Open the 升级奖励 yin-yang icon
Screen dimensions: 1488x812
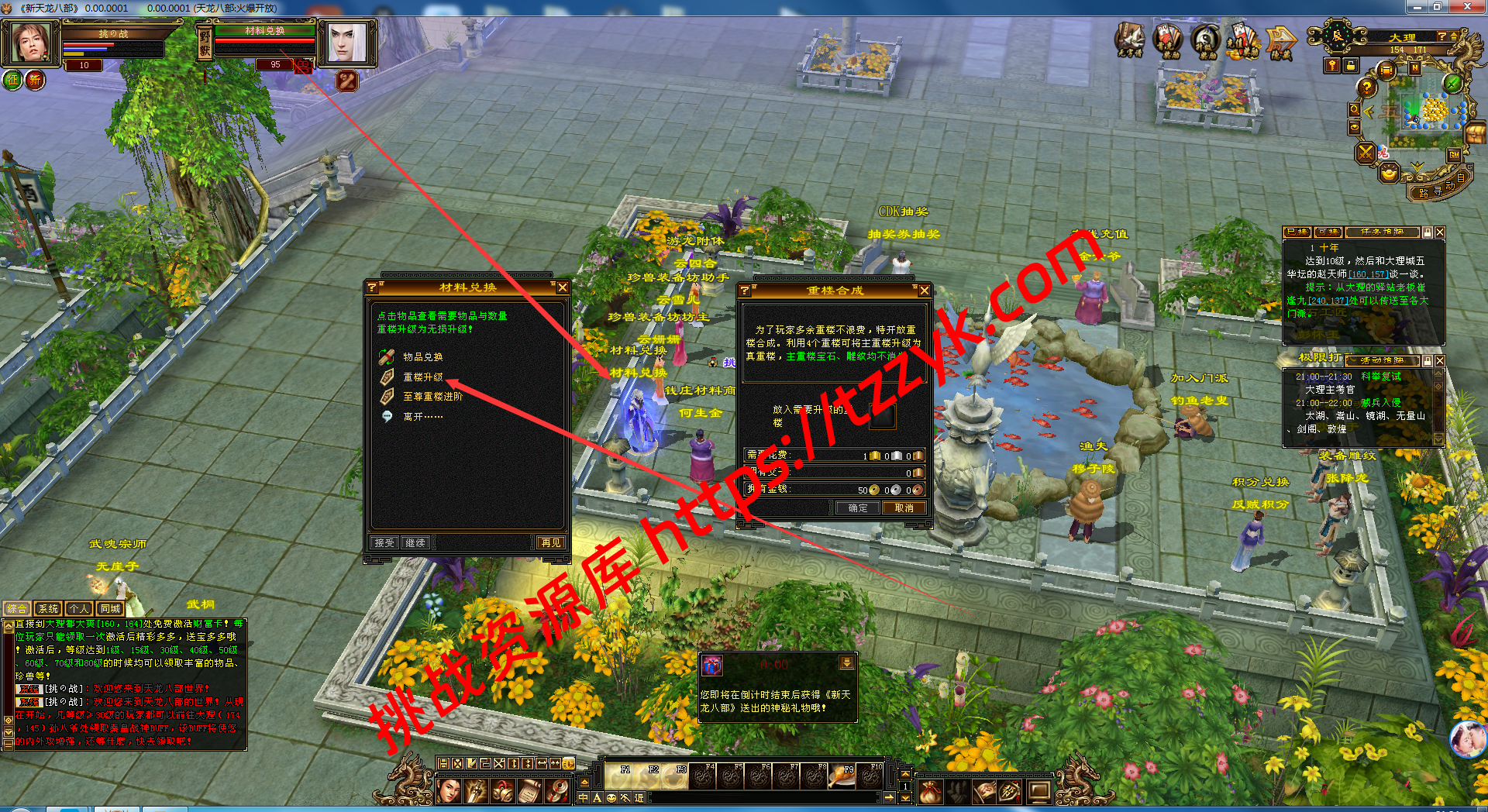click(x=1205, y=40)
